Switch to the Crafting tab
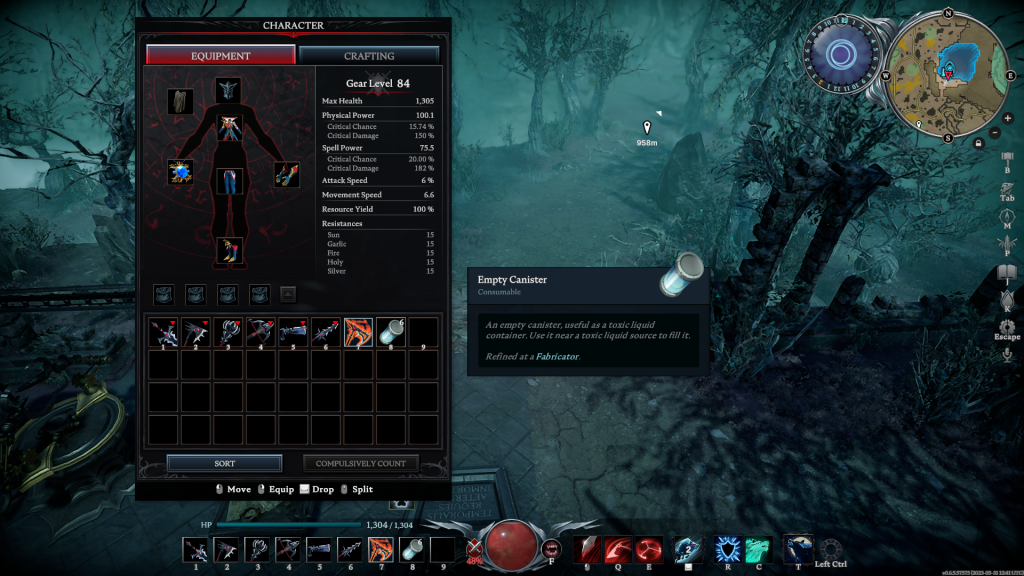 pyautogui.click(x=368, y=56)
